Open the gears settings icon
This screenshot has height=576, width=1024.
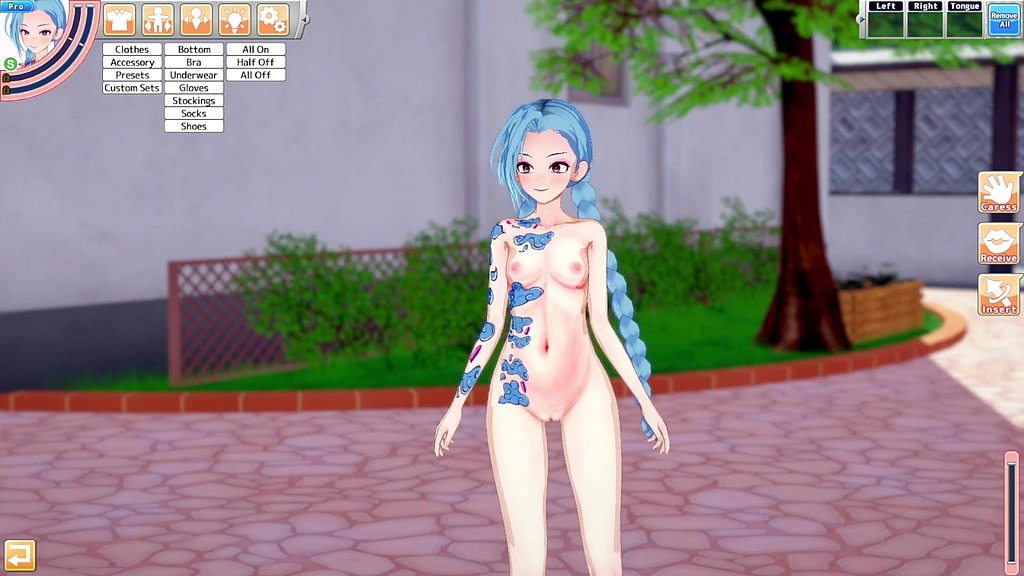tap(273, 18)
